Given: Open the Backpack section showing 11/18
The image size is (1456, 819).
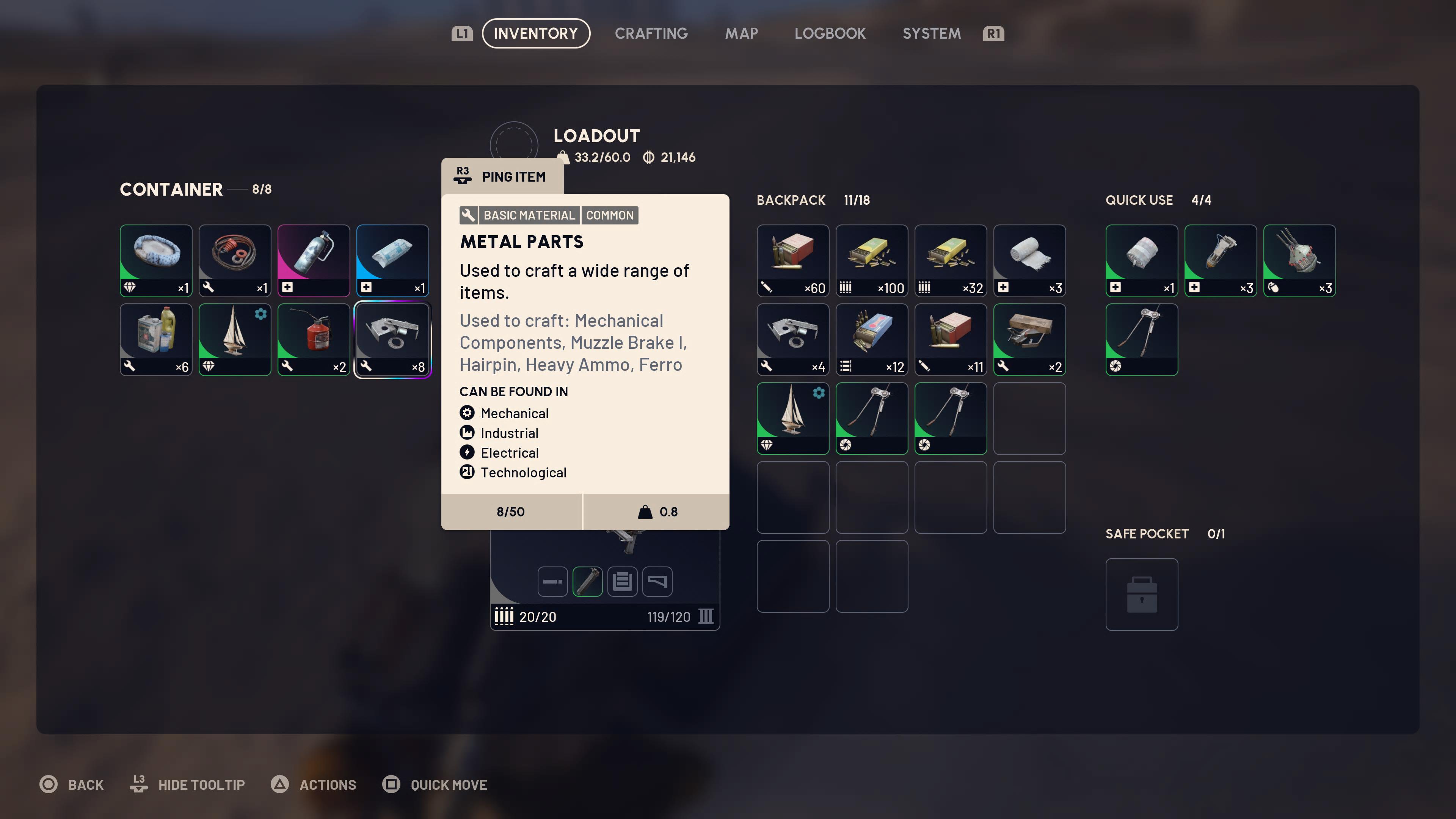Looking at the screenshot, I should 812,200.
